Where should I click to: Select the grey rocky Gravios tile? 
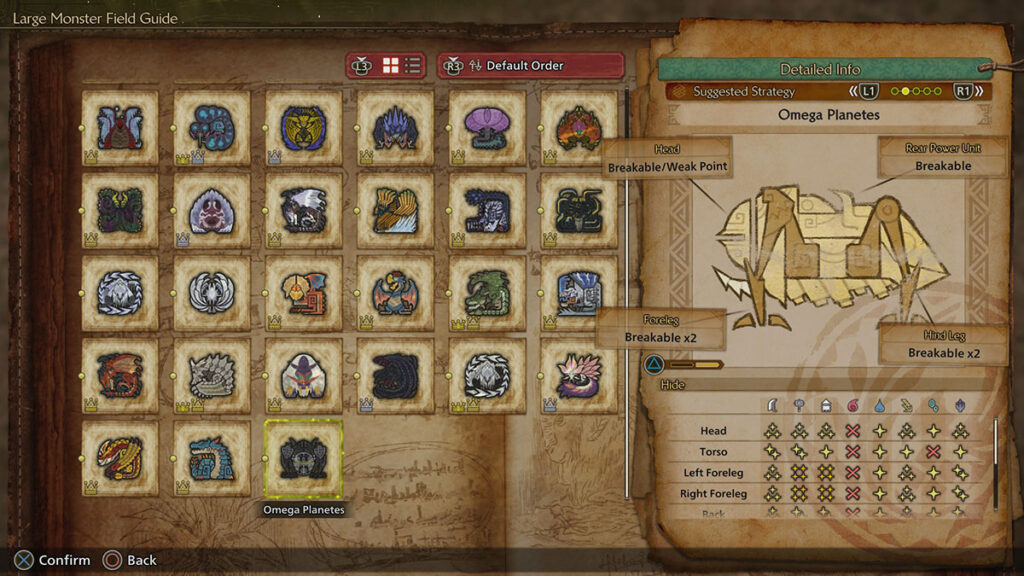(x=211, y=375)
